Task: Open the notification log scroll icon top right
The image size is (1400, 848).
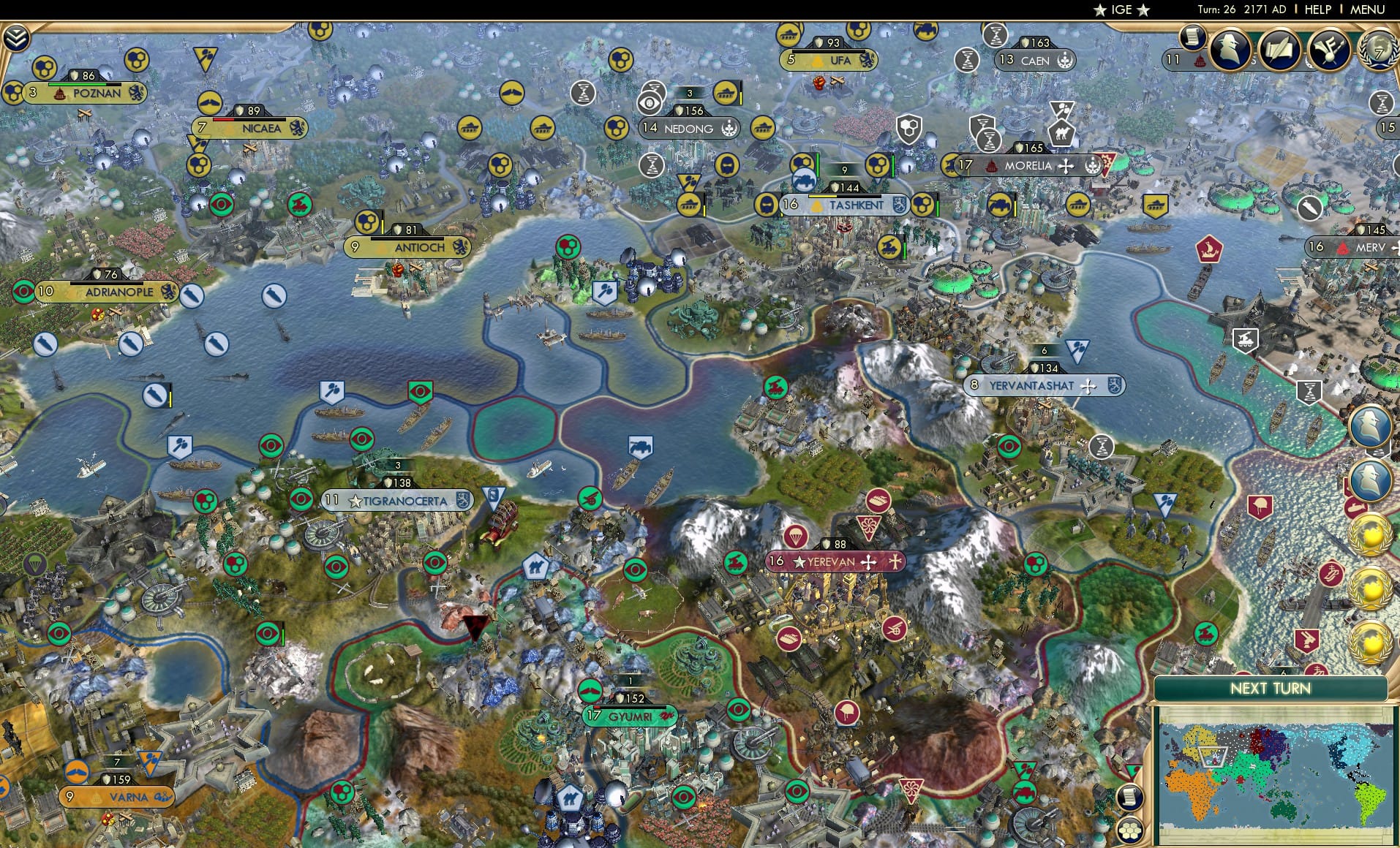Action: tap(1192, 39)
